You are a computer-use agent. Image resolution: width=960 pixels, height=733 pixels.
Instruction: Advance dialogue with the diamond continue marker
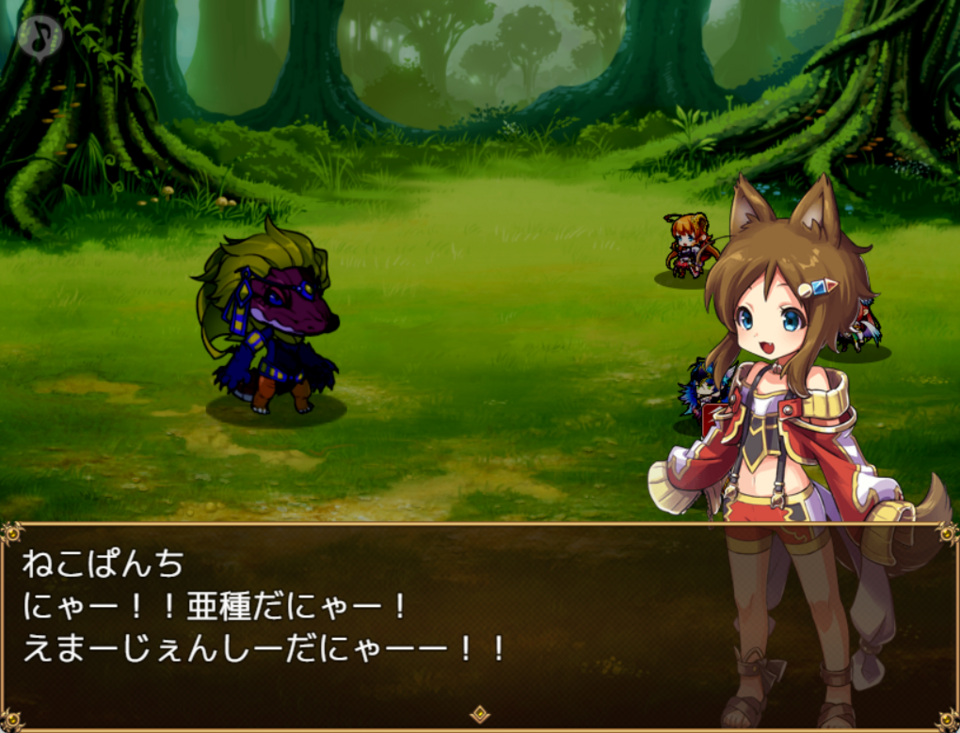pos(480,713)
